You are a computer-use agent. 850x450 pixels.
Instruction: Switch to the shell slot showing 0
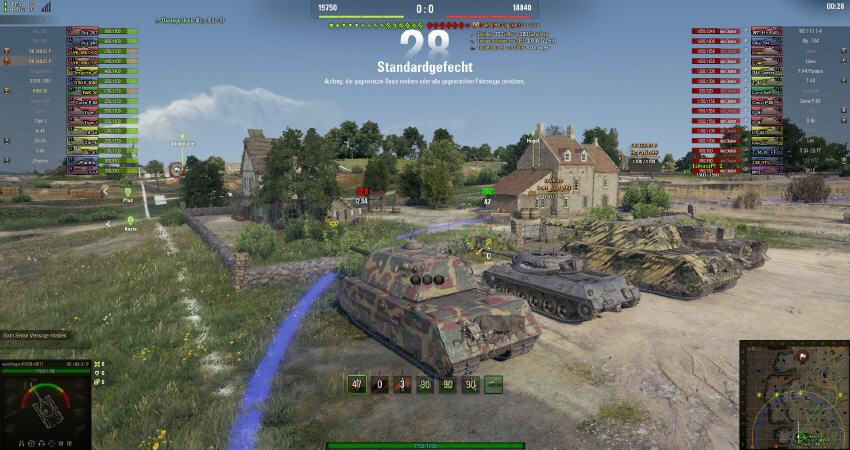click(379, 383)
